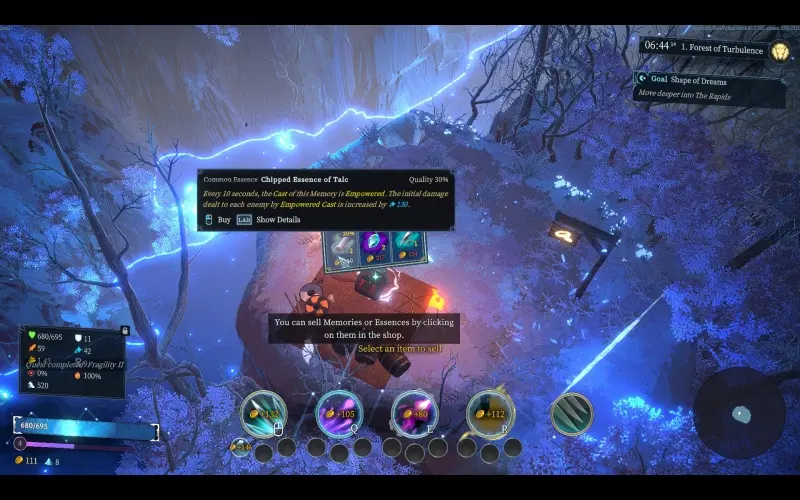Sell the memory worth 132 gold
The height and width of the screenshot is (500, 800).
click(x=264, y=413)
